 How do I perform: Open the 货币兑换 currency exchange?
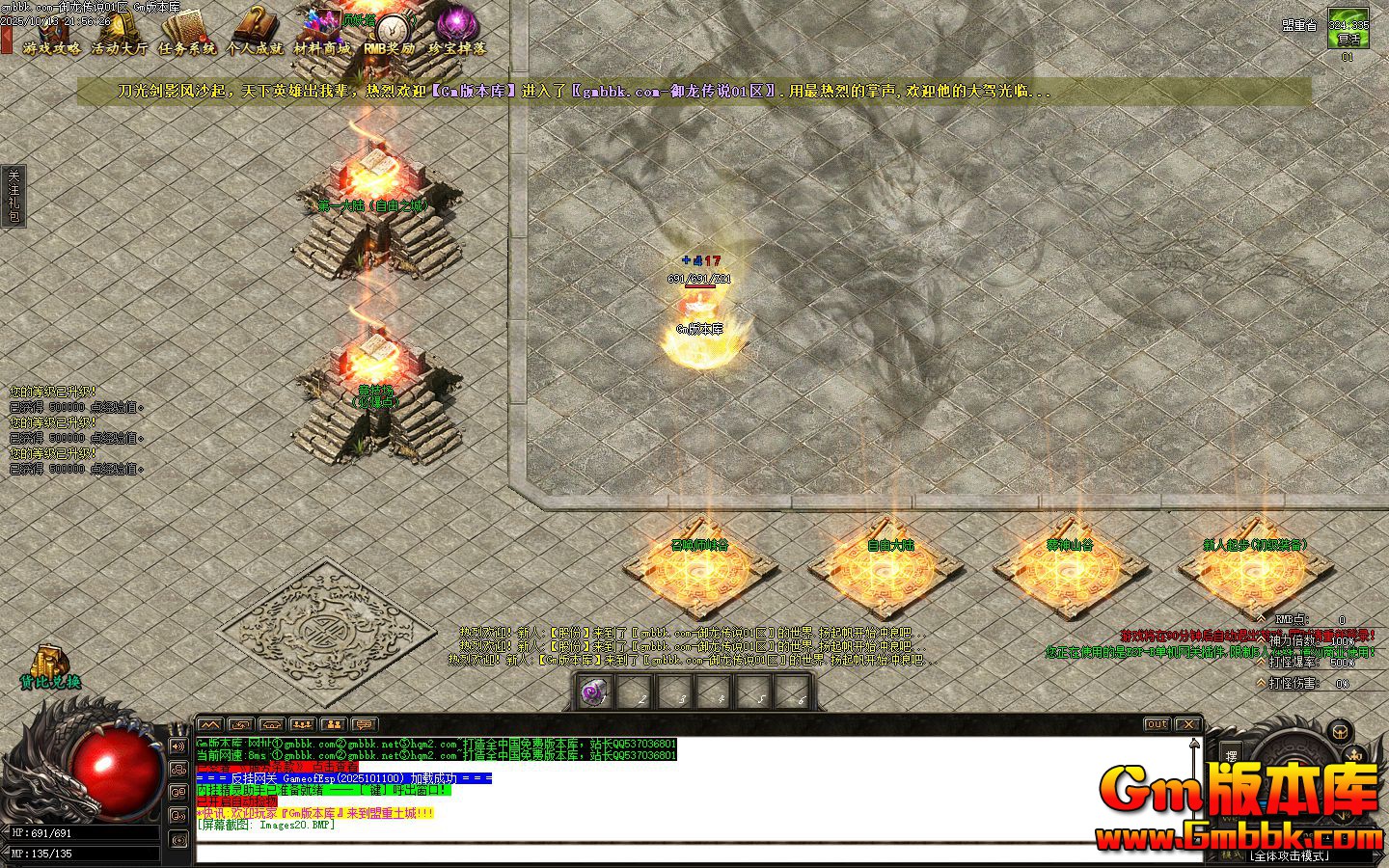(x=50, y=667)
